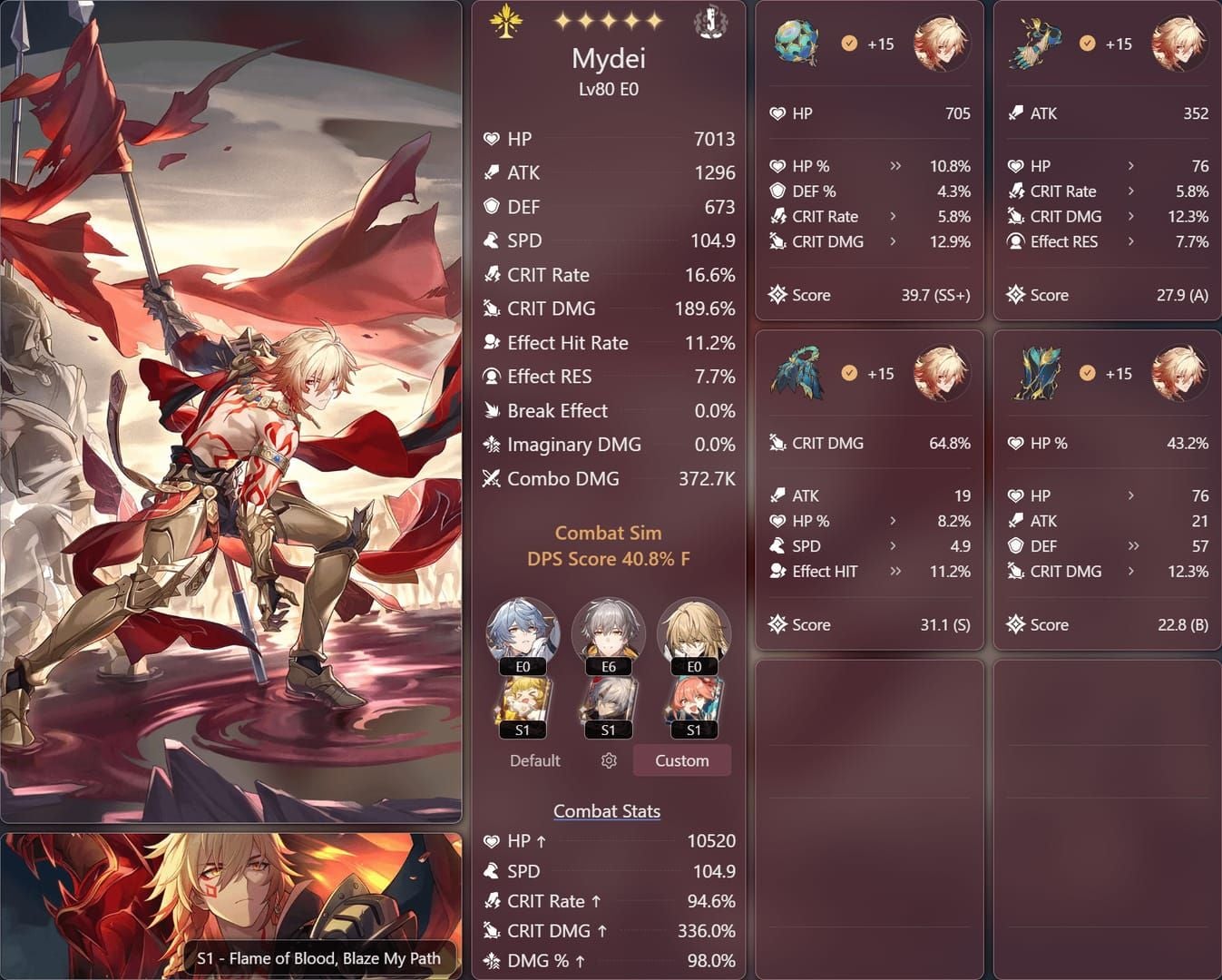Toggle the check badge on the ATK relic
Image resolution: width=1222 pixels, height=980 pixels.
pos(1087,43)
